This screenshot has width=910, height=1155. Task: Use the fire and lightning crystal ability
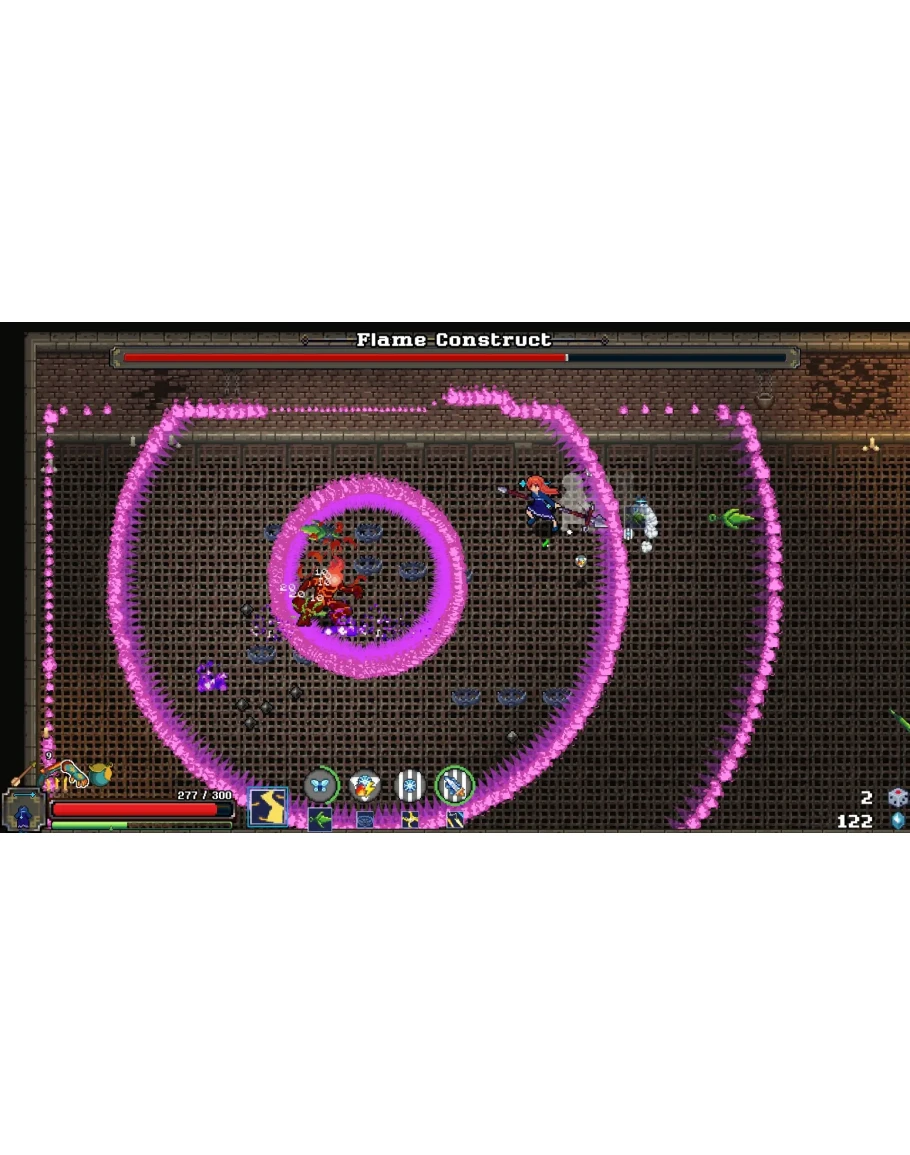(x=366, y=786)
